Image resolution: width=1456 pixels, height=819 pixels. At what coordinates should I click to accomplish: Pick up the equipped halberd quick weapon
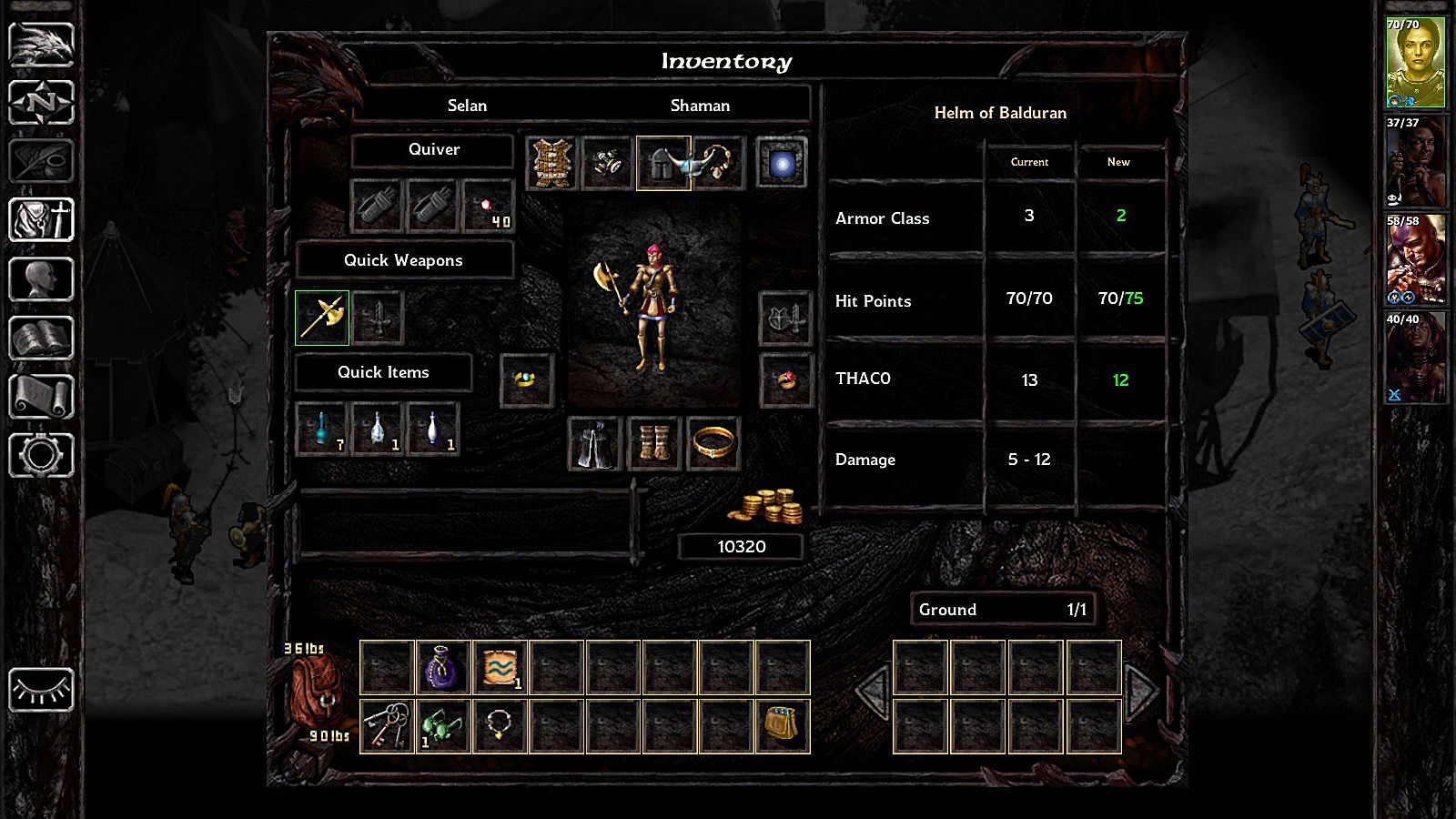[322, 318]
